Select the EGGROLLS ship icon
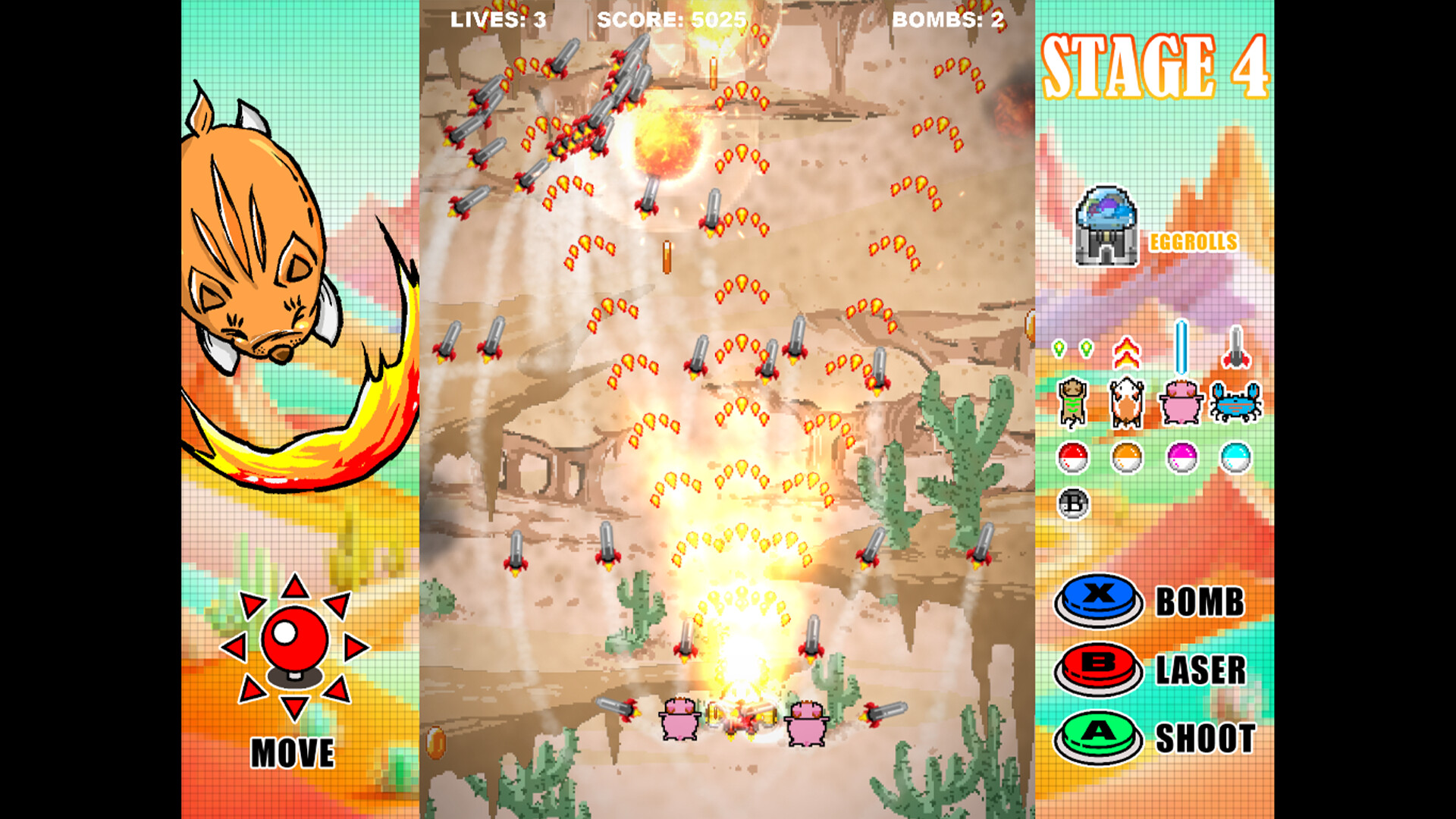1456x819 pixels. (1106, 227)
